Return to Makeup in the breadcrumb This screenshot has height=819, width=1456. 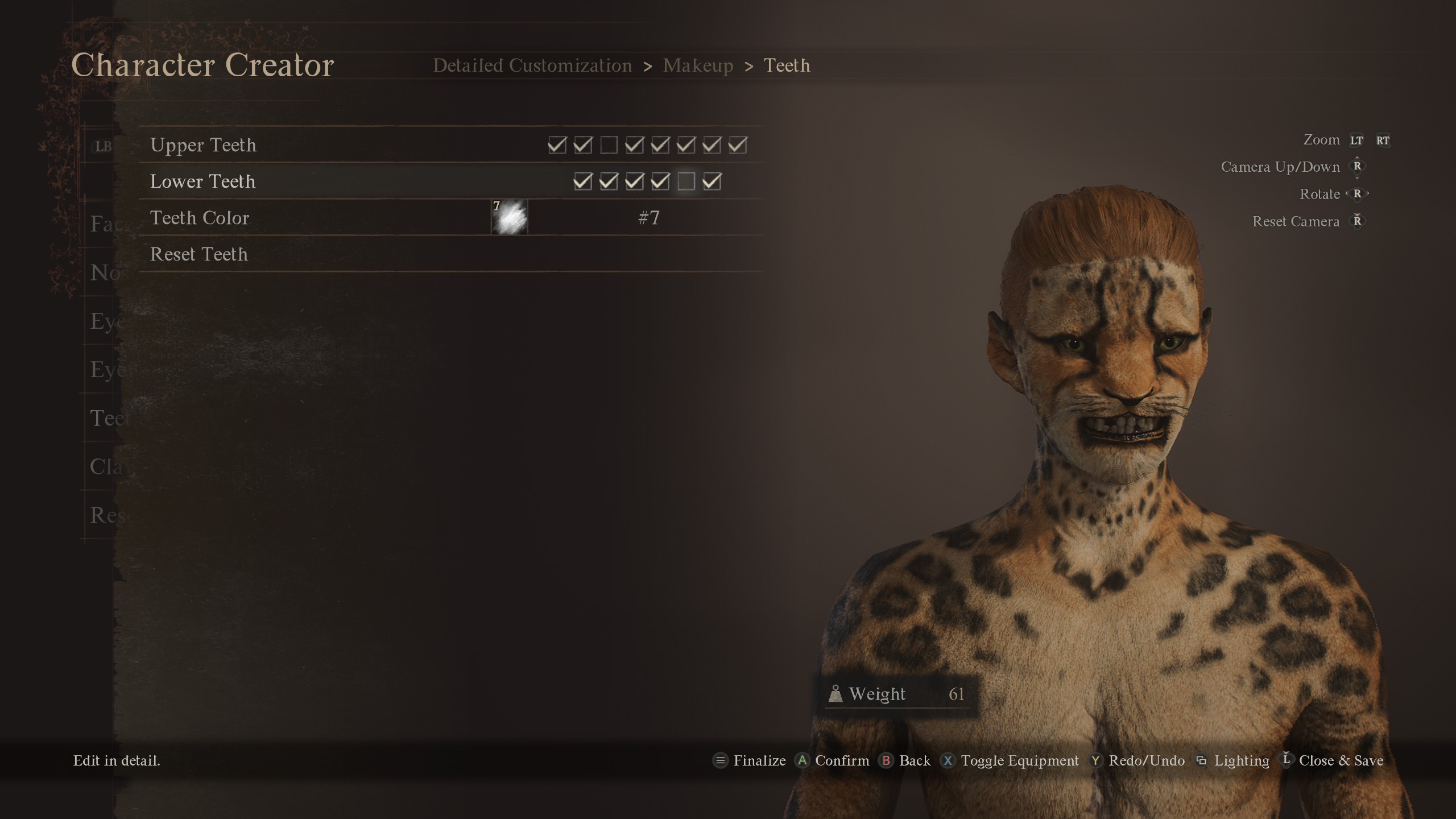click(698, 66)
